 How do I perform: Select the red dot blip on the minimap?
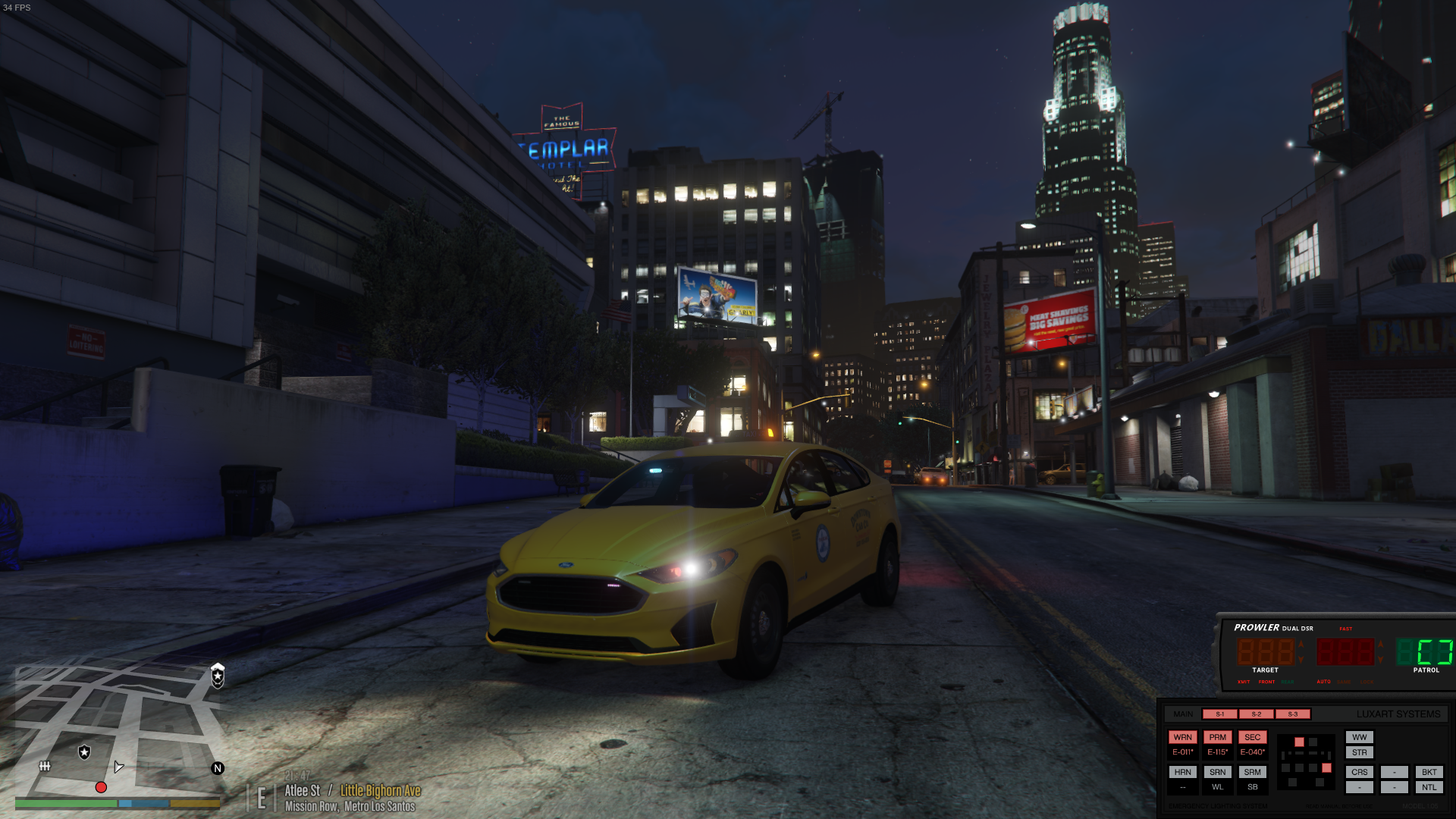click(101, 787)
